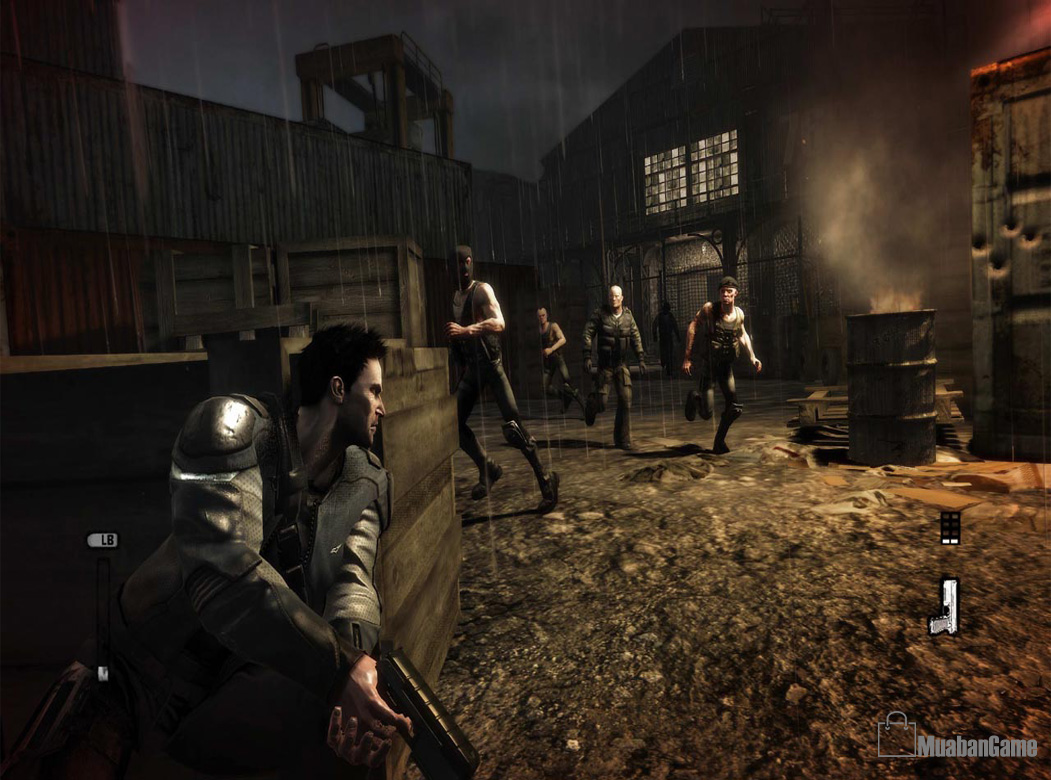Select the pistol weapon icon
The image size is (1051, 780).
pos(944,606)
